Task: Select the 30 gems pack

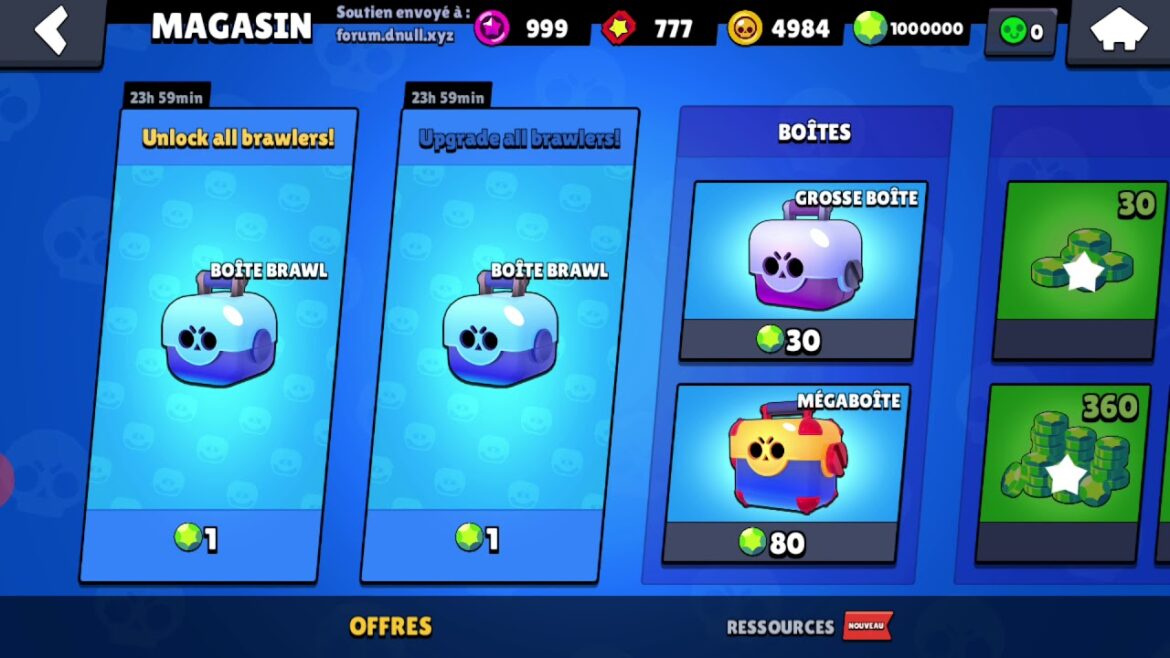Action: (x=1082, y=270)
